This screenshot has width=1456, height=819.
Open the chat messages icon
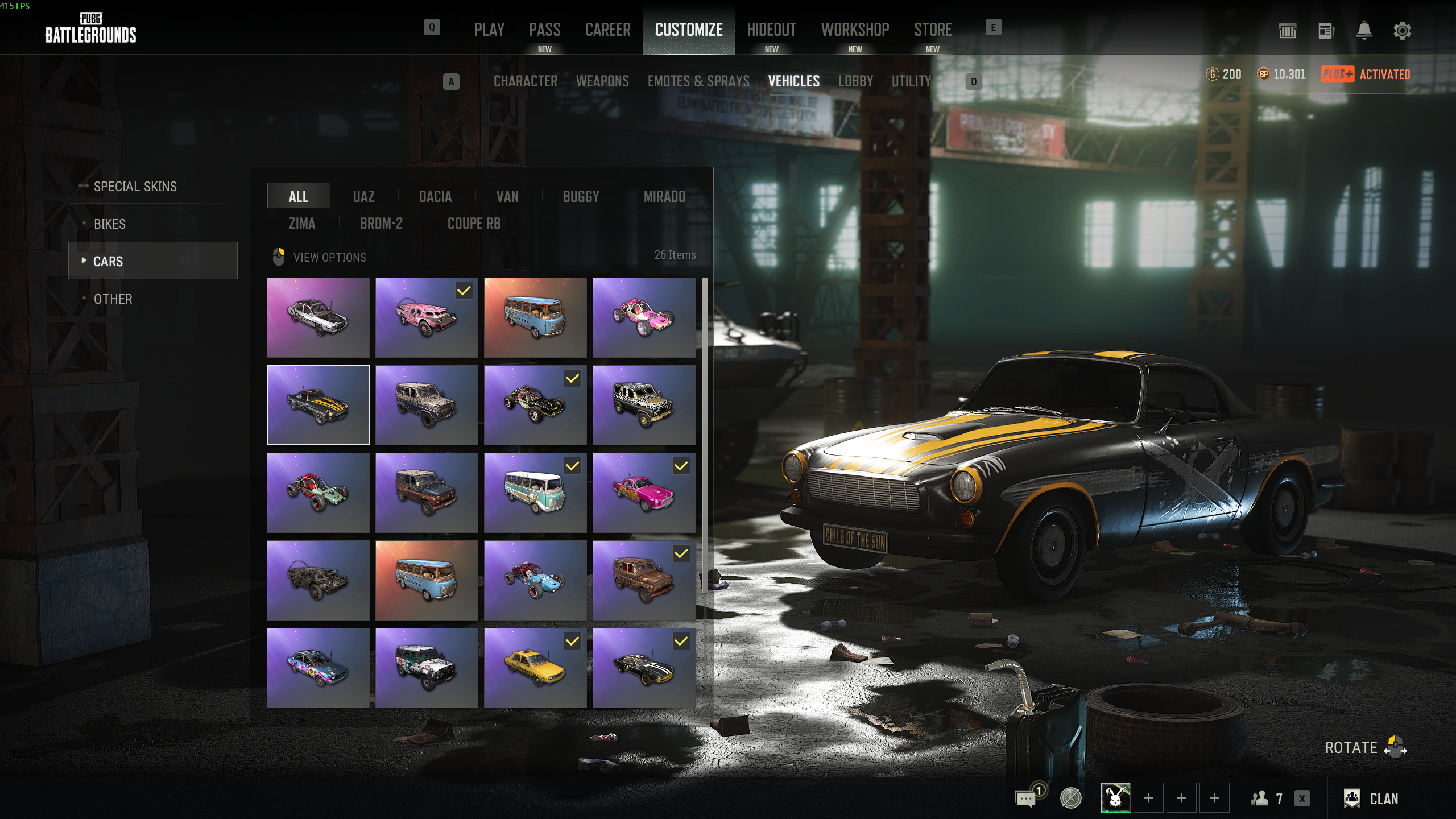pyautogui.click(x=1025, y=799)
